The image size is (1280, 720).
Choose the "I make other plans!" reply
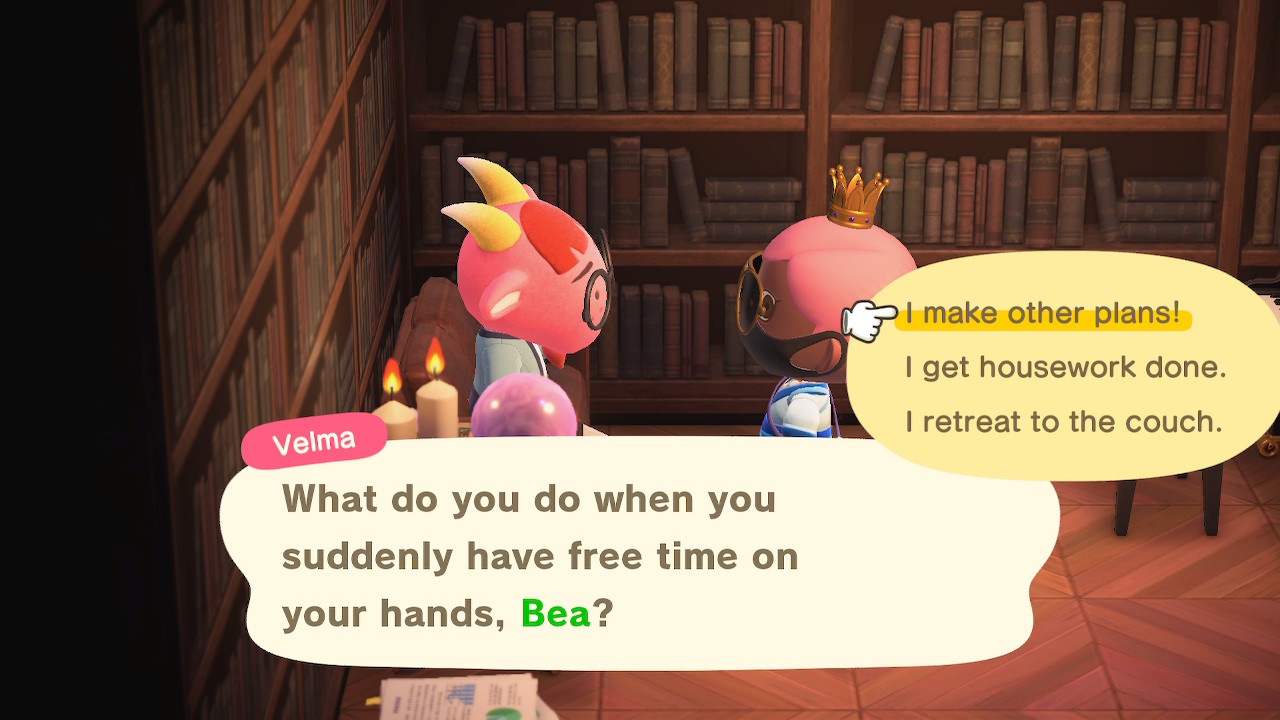click(1042, 314)
